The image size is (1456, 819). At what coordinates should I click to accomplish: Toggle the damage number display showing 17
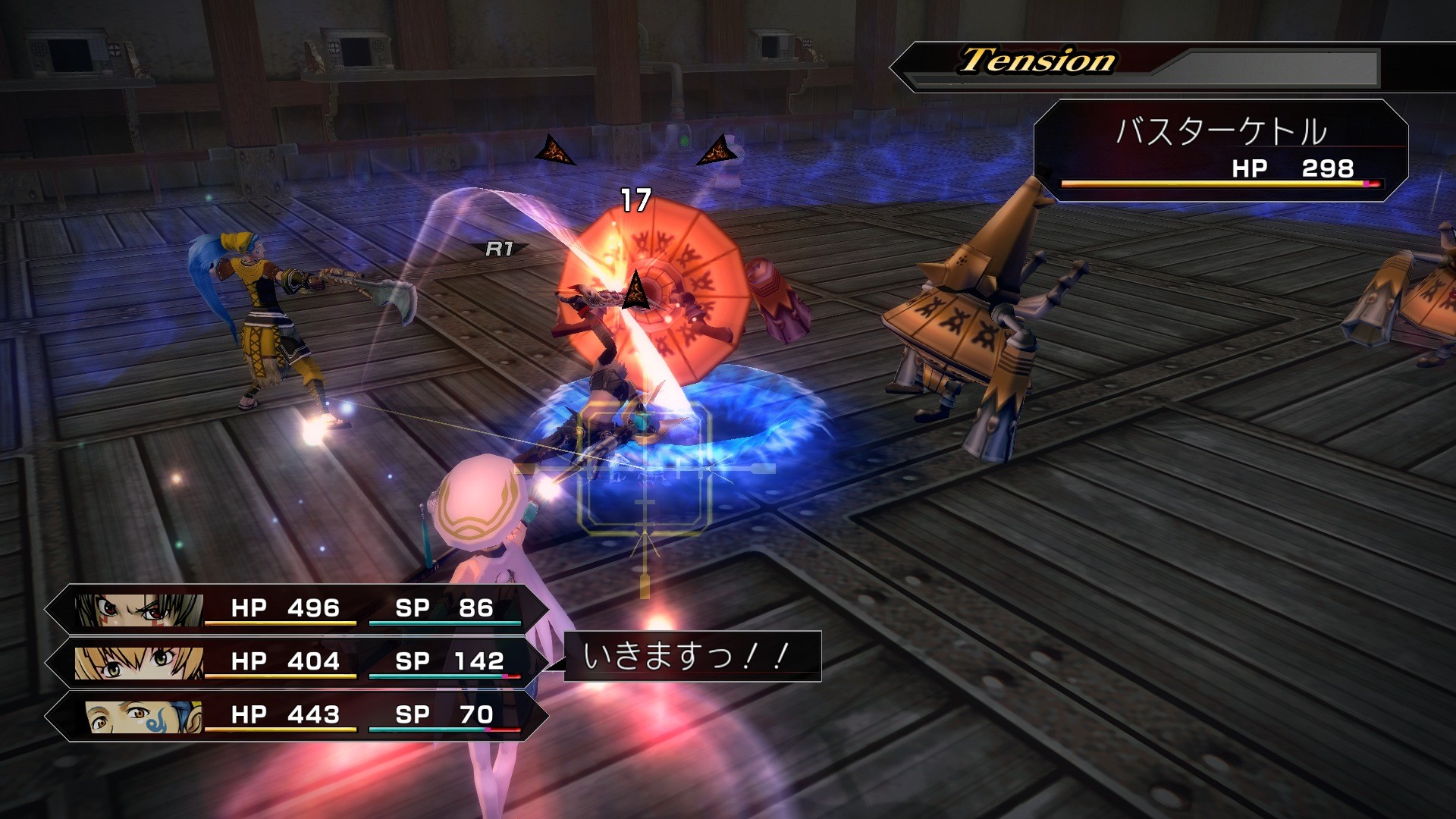635,199
